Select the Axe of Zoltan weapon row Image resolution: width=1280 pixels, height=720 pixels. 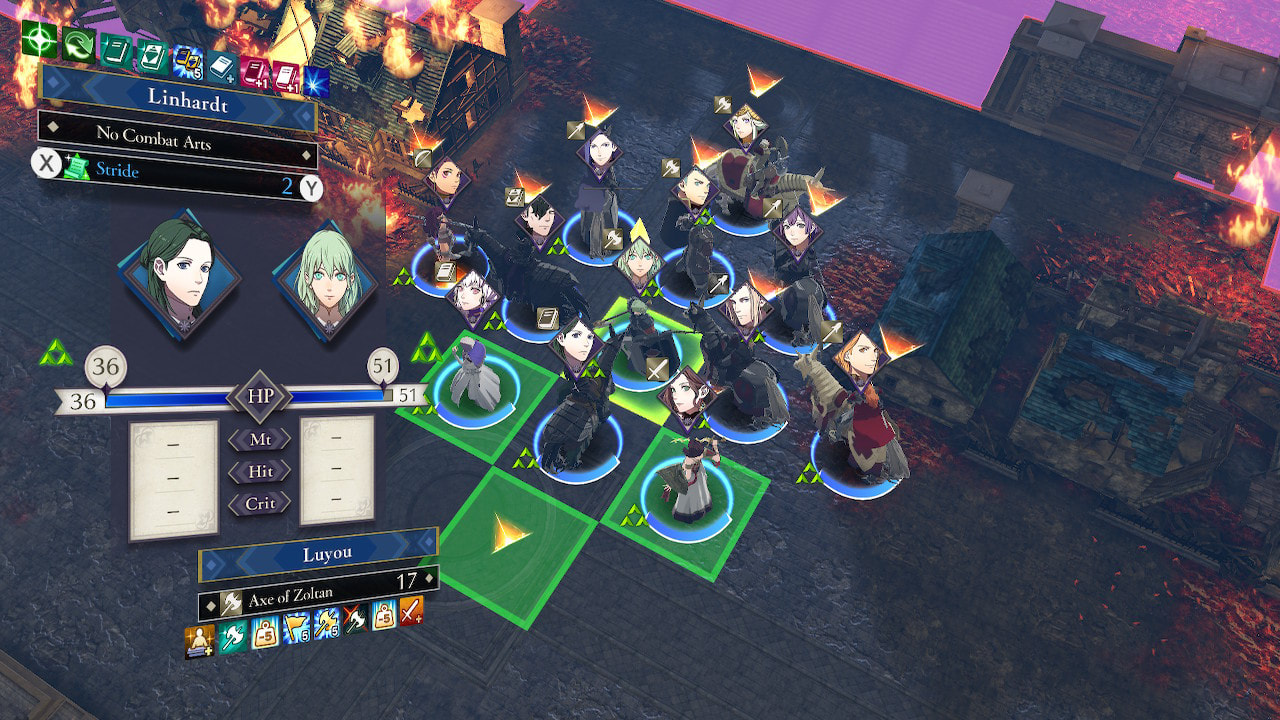(x=318, y=590)
